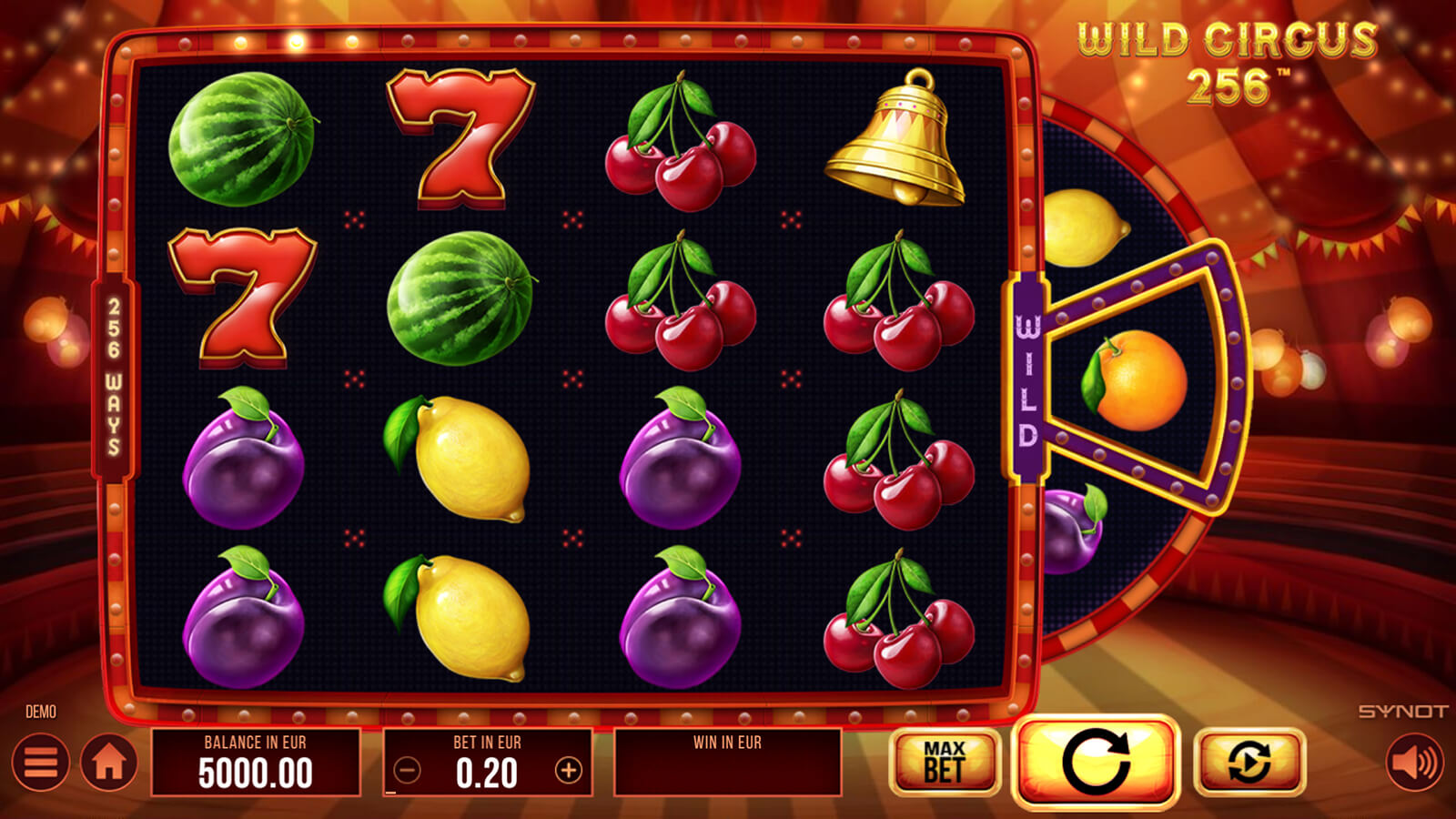Increase the bet with the plus button
This screenshot has width=1456, height=819.
tap(569, 771)
